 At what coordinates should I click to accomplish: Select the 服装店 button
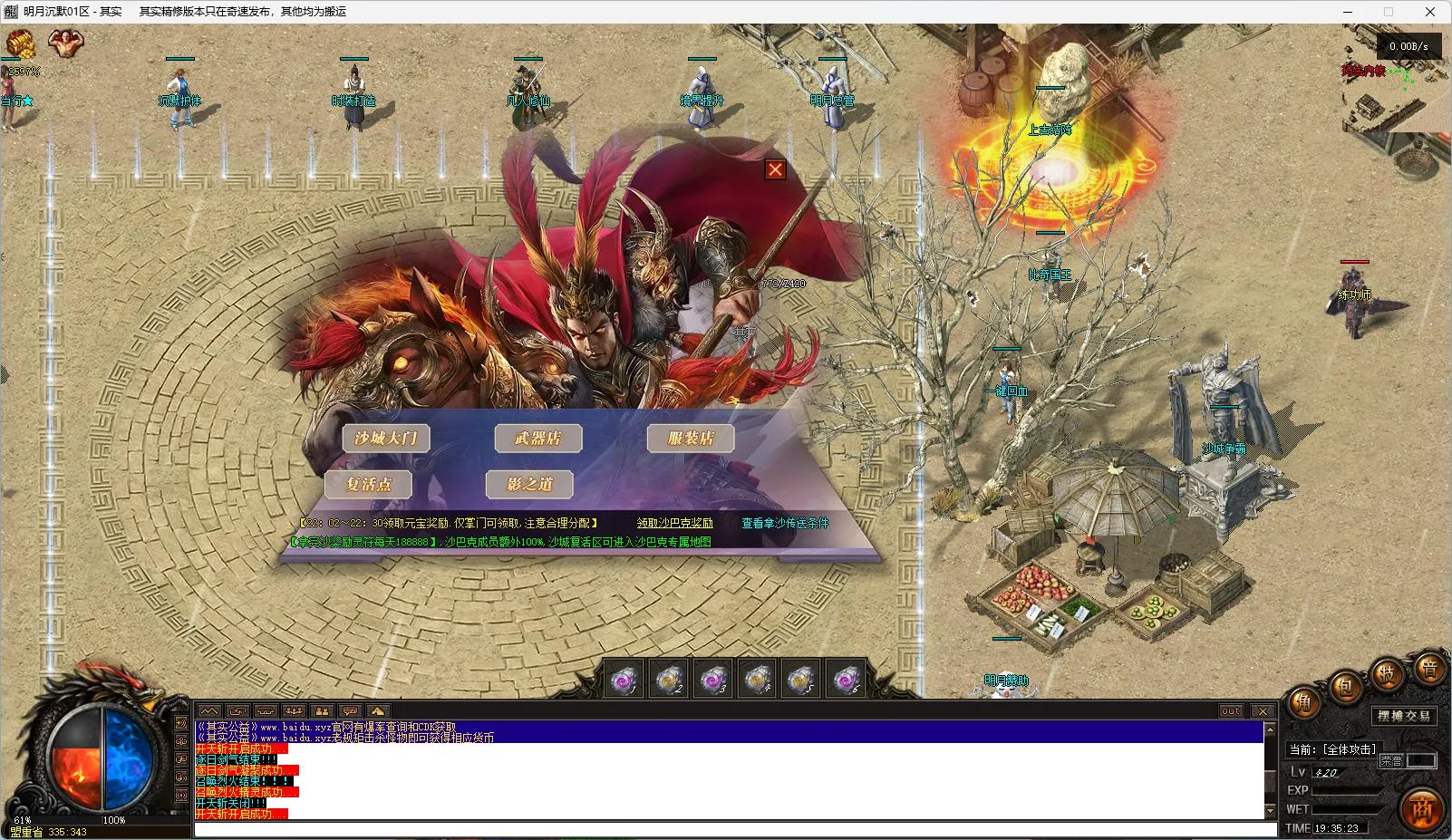coord(691,439)
